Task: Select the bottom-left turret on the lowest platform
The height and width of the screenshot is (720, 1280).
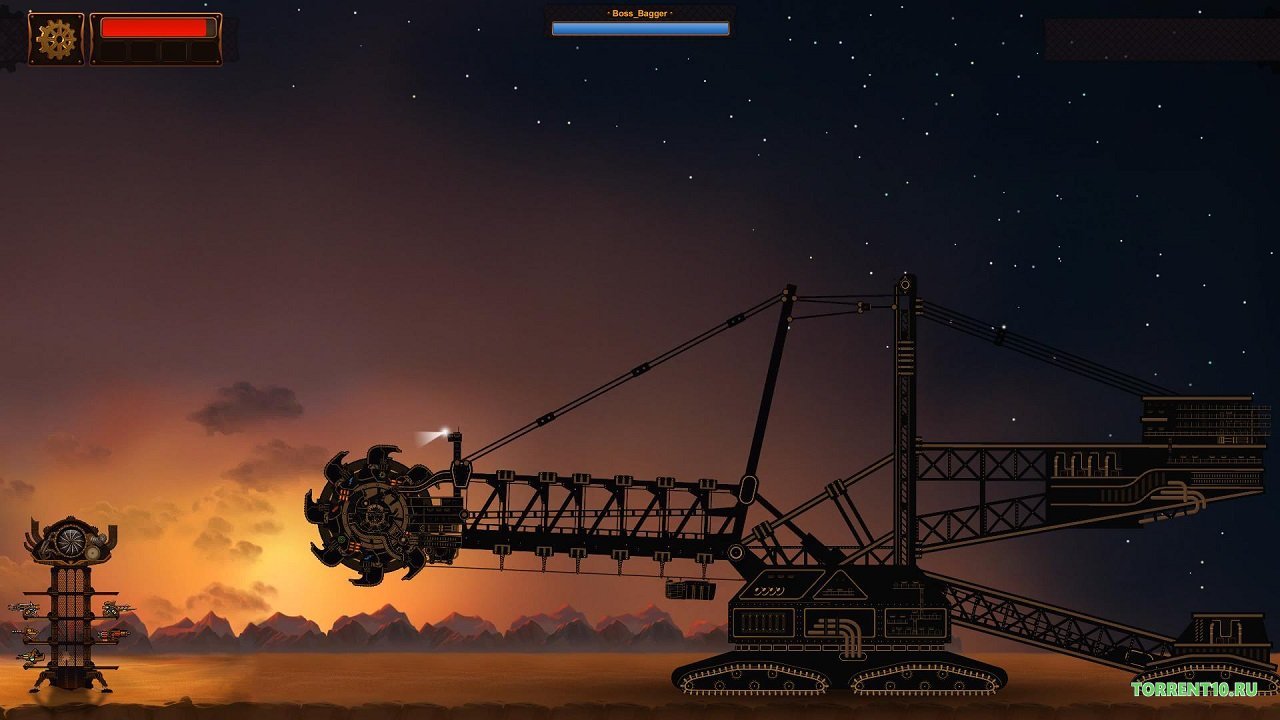Action: click(x=32, y=655)
